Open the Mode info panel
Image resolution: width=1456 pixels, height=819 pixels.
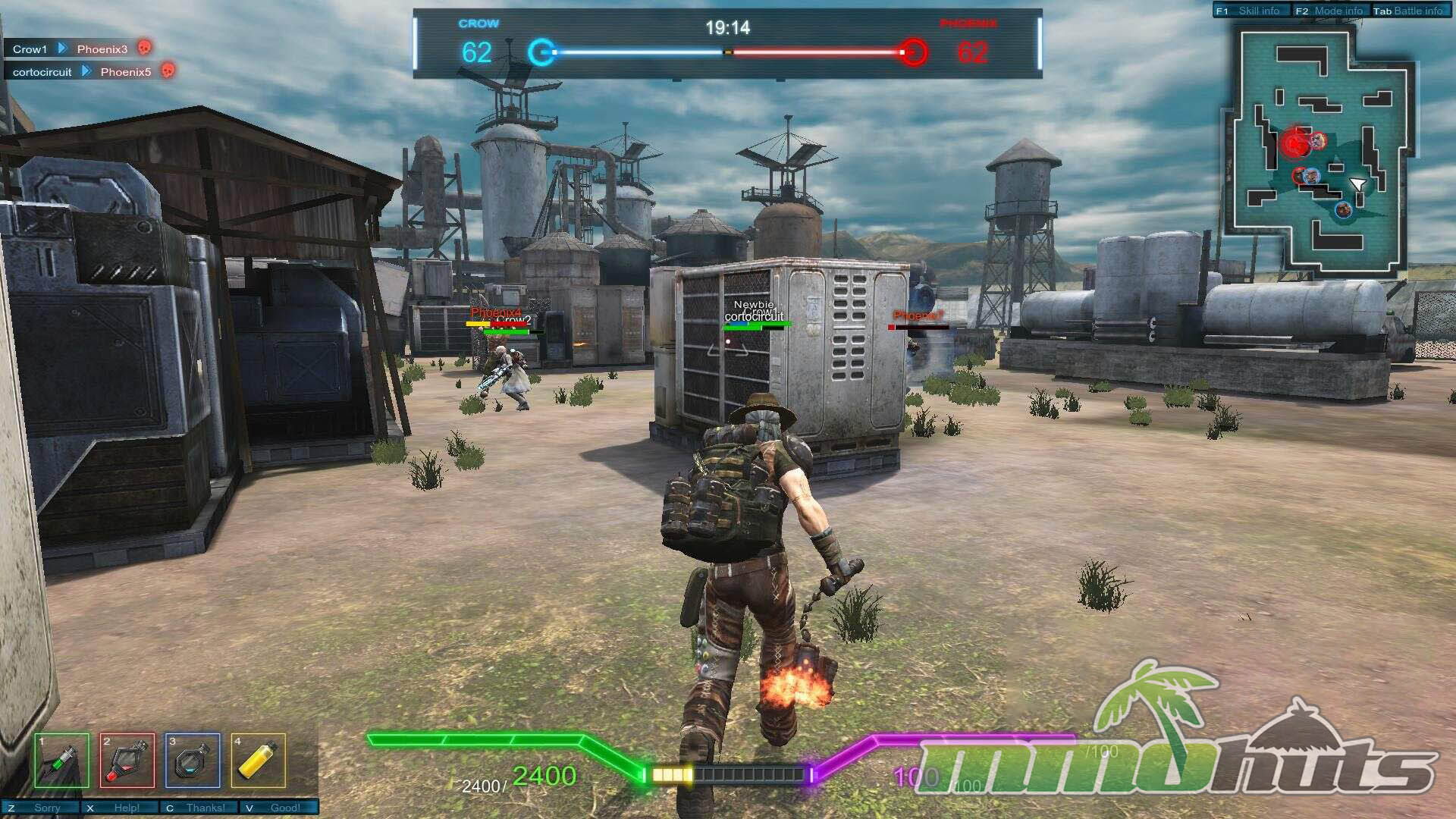point(1331,11)
